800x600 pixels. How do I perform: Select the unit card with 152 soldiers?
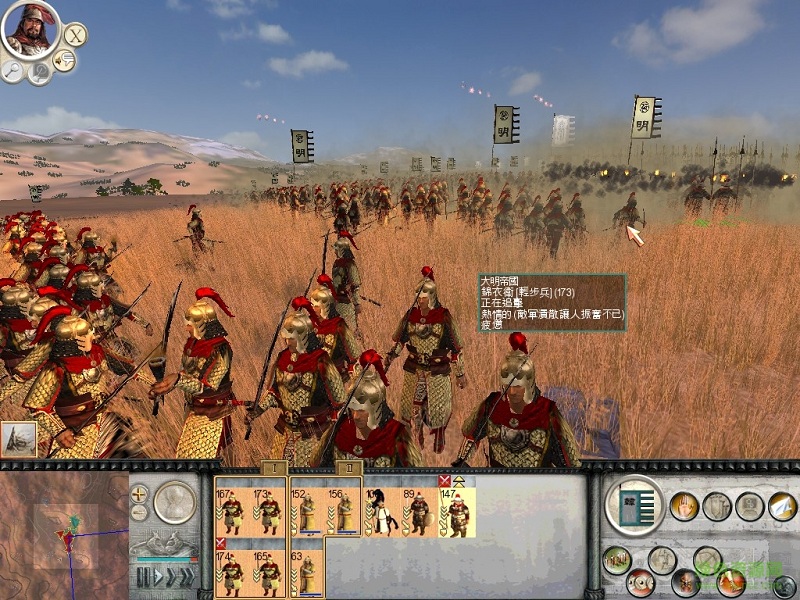pos(306,511)
